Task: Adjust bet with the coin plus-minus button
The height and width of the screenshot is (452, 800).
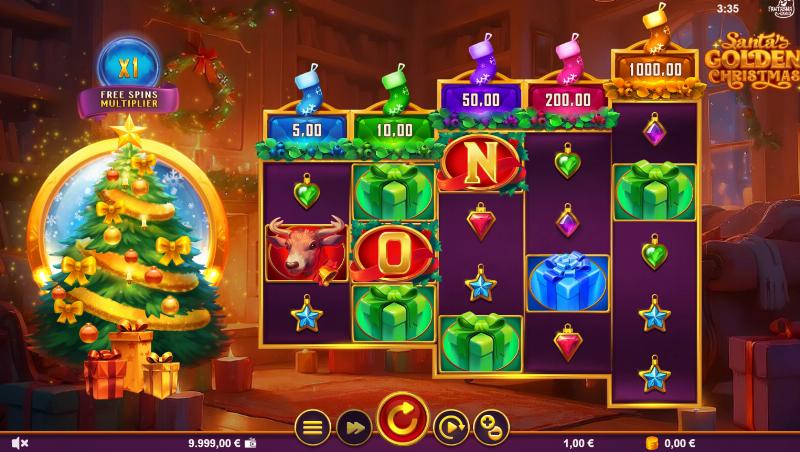Action: [x=491, y=427]
